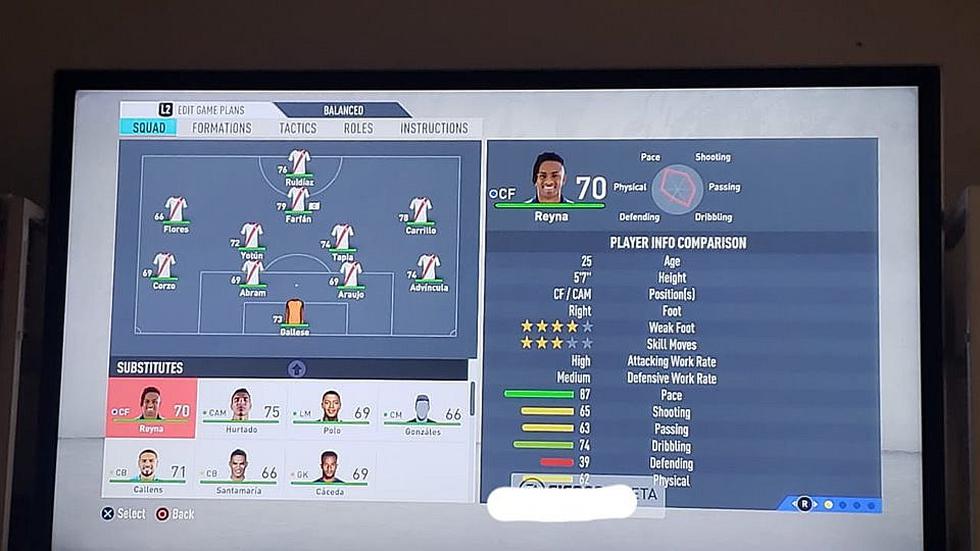Open the Squad tab
This screenshot has width=980, height=551.
(x=148, y=128)
